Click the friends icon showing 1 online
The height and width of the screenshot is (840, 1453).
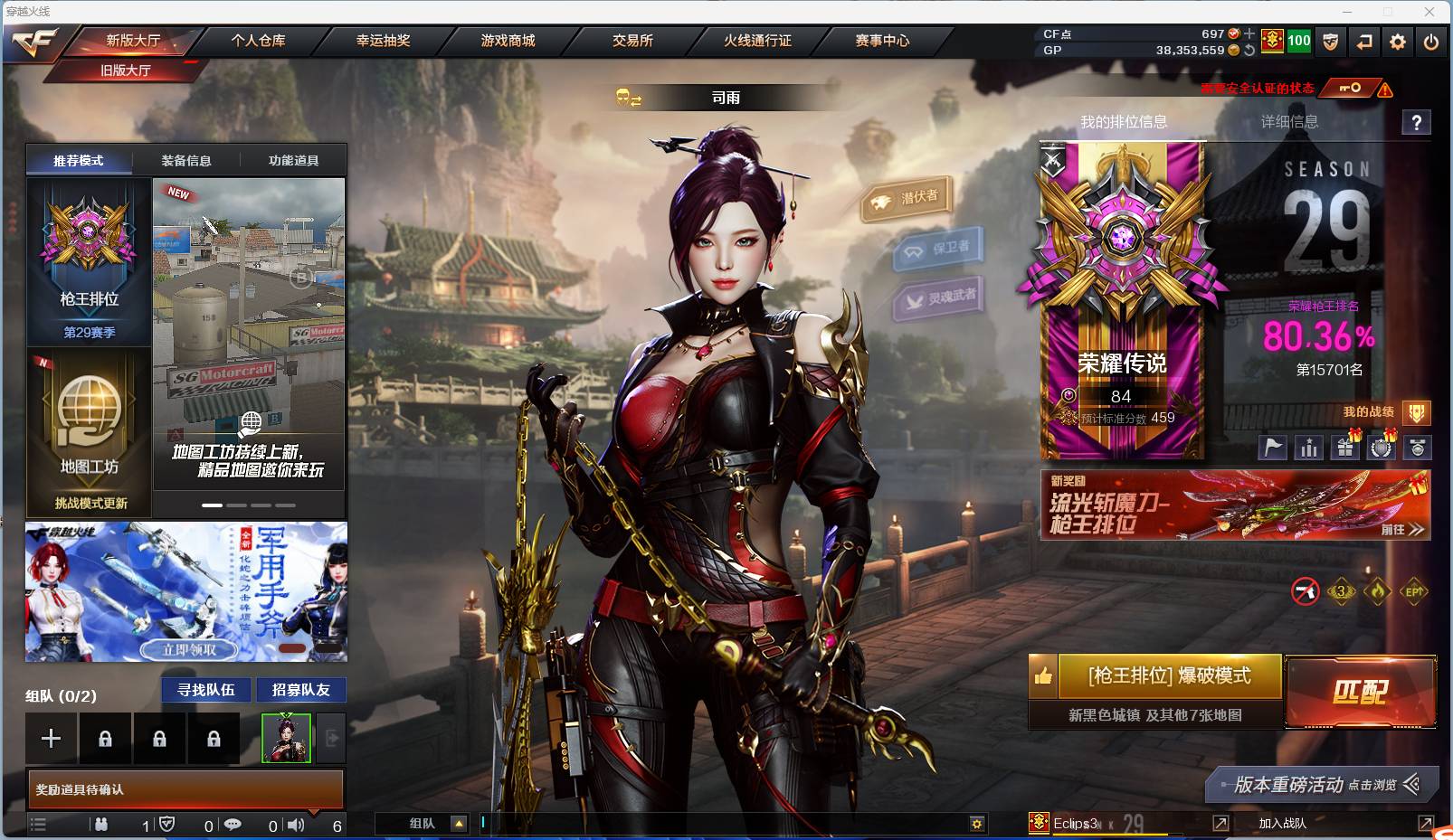tap(101, 825)
